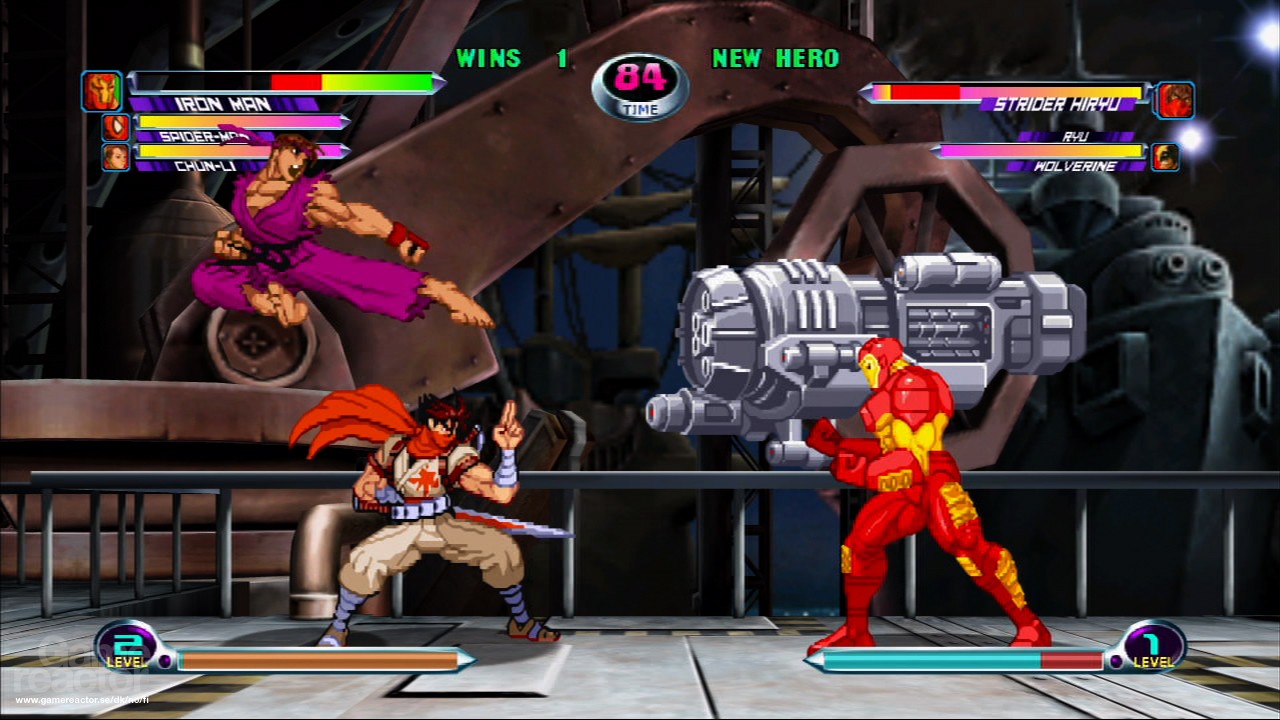The height and width of the screenshot is (720, 1280).
Task: Click the orange super meter gauge
Action: pyautogui.click(x=320, y=659)
